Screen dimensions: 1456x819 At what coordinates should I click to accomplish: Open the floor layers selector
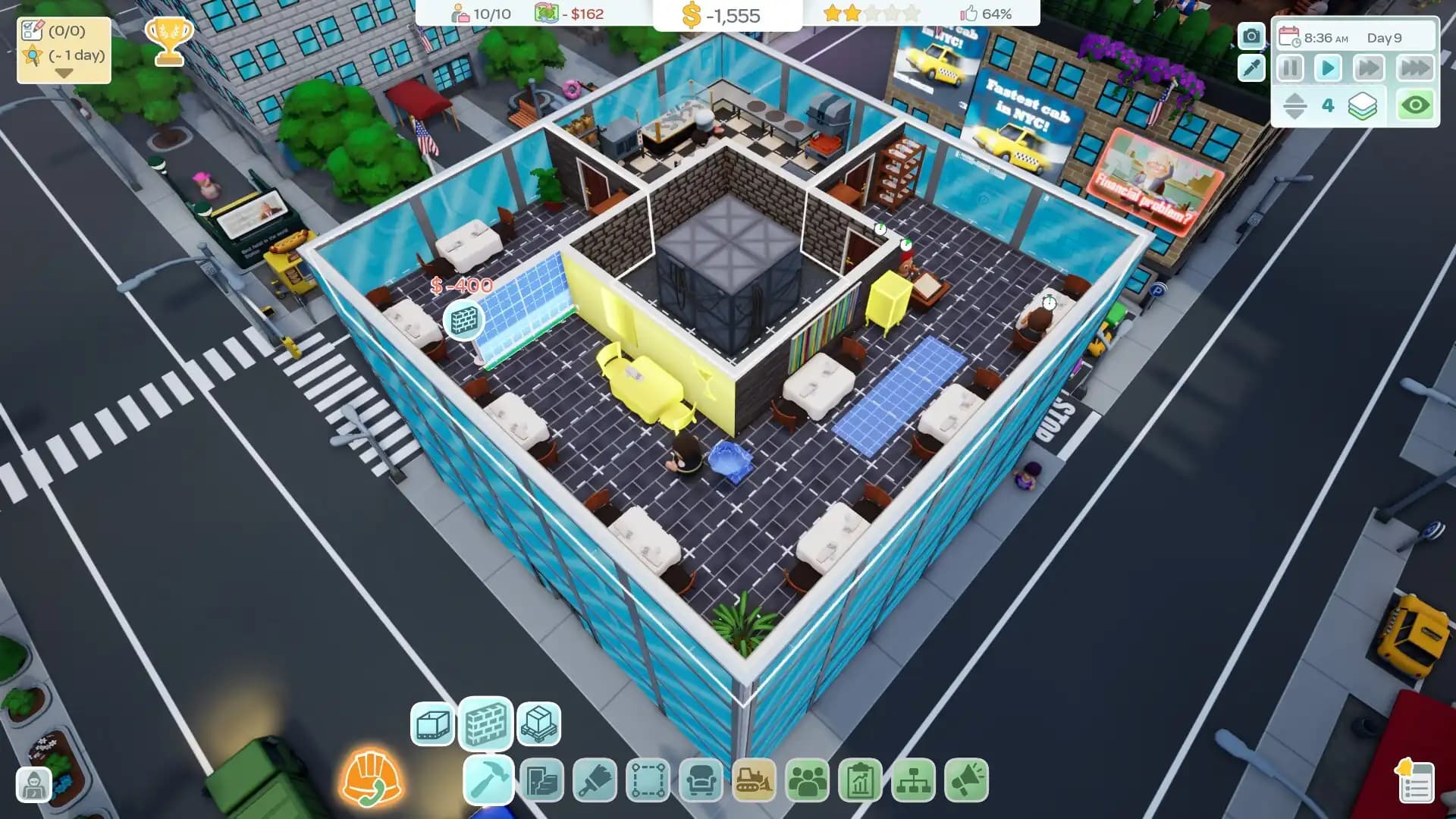click(x=1363, y=105)
